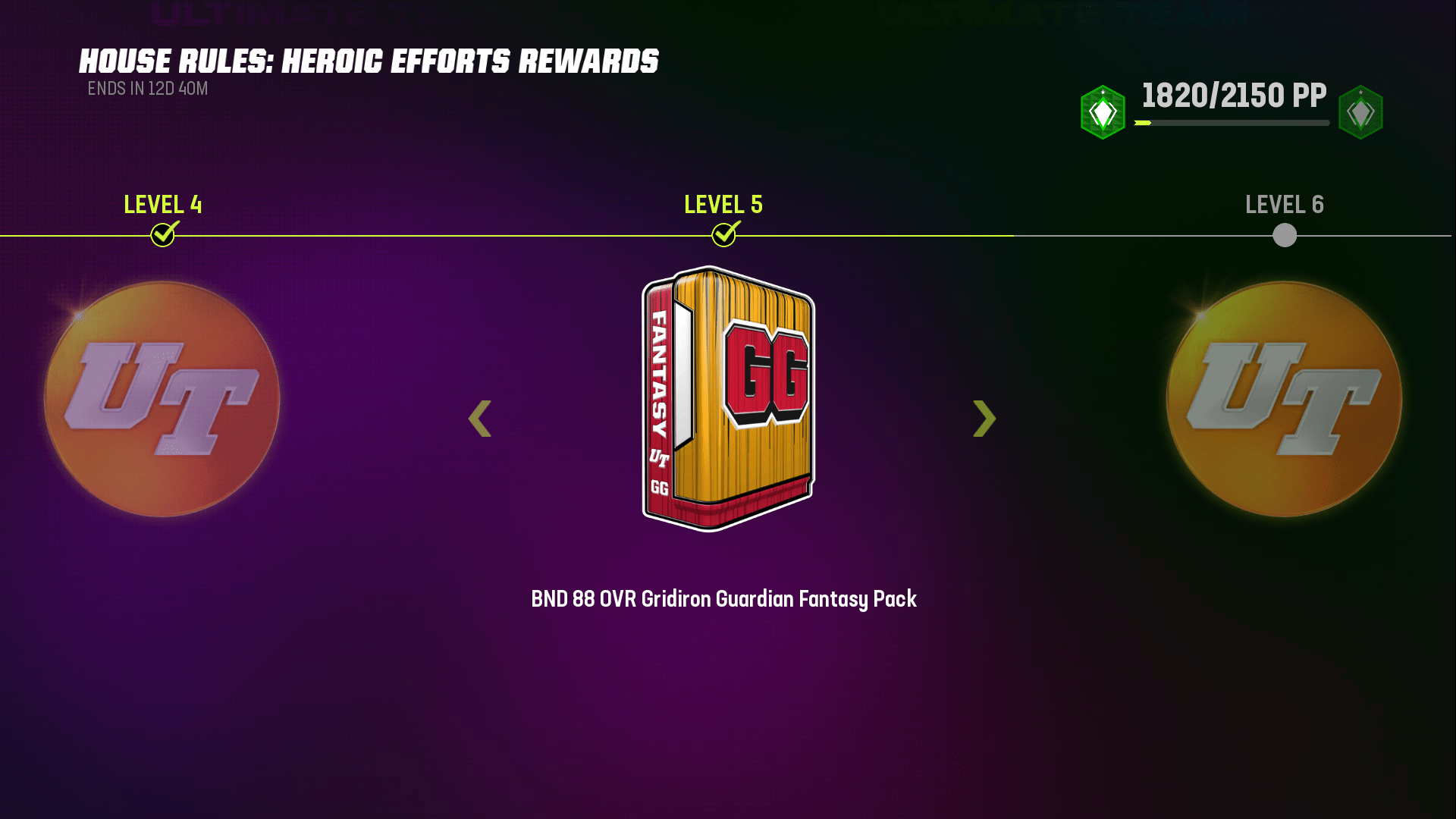The height and width of the screenshot is (819, 1456).
Task: Expand previous reward with the left chevron
Action: pyautogui.click(x=479, y=419)
